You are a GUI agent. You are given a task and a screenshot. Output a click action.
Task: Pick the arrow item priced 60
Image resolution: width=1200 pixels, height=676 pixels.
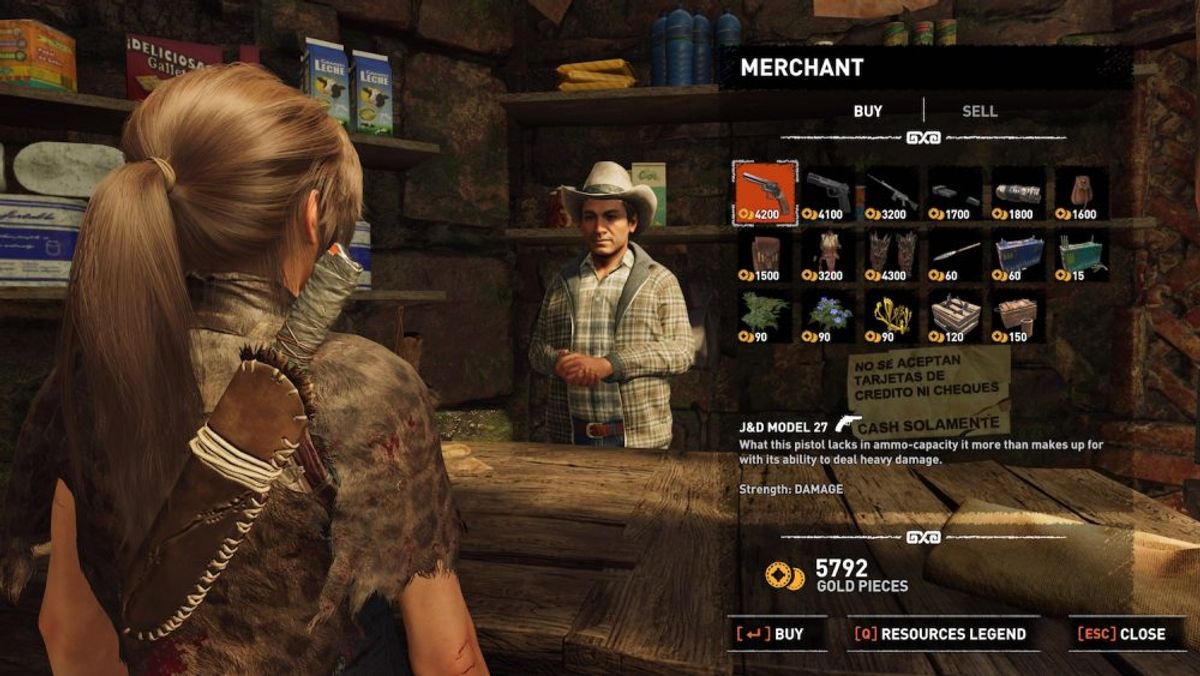(x=955, y=254)
